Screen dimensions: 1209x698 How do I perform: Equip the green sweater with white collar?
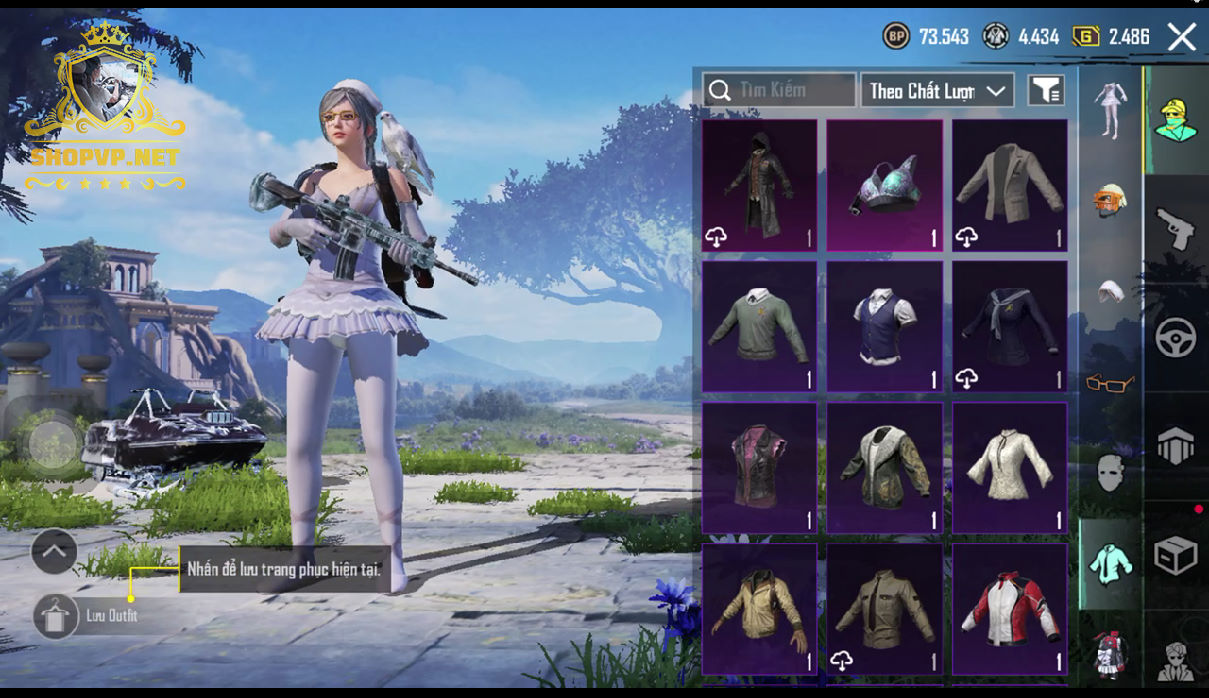coord(760,327)
